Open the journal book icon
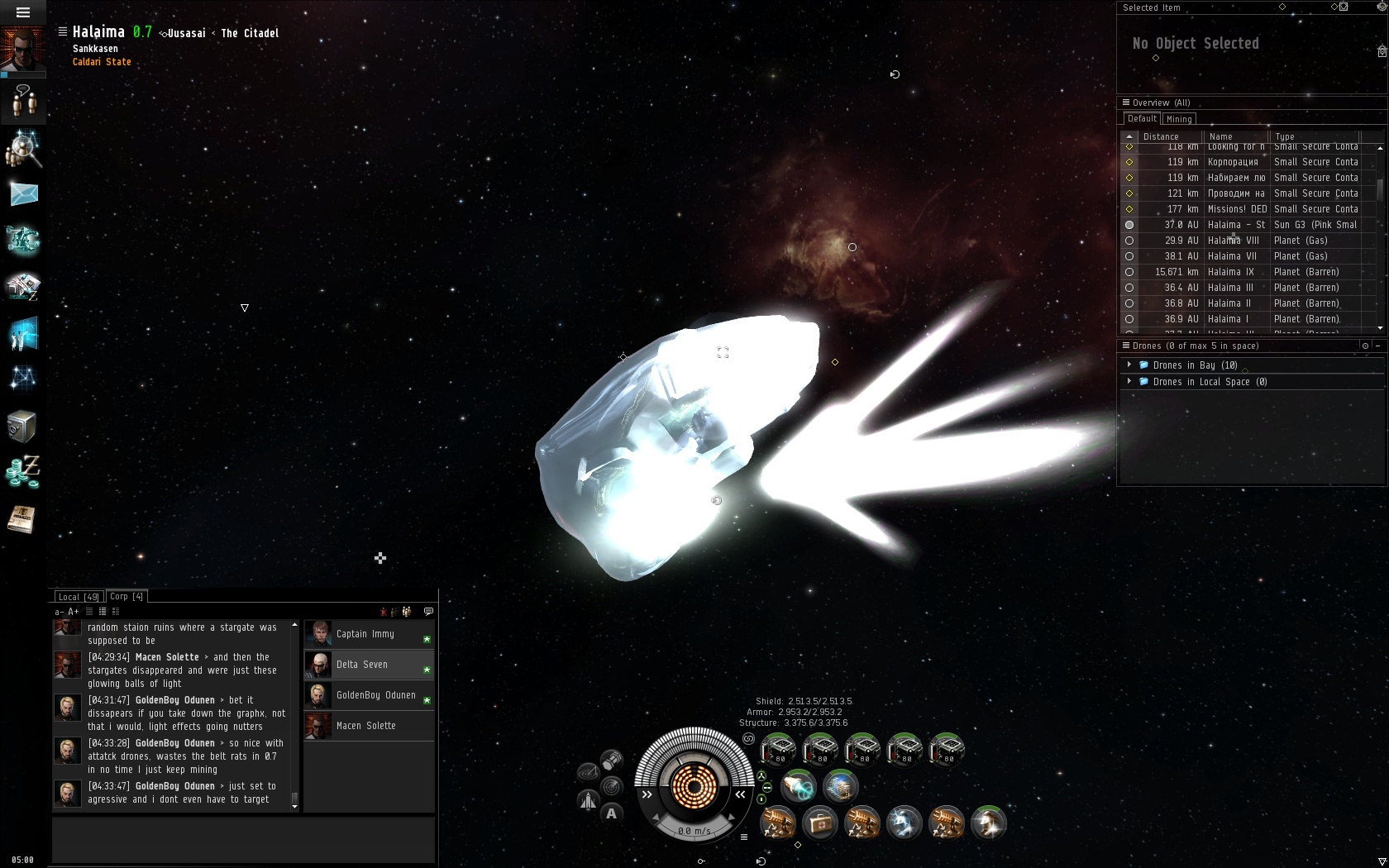The width and height of the screenshot is (1389, 868). [22, 519]
